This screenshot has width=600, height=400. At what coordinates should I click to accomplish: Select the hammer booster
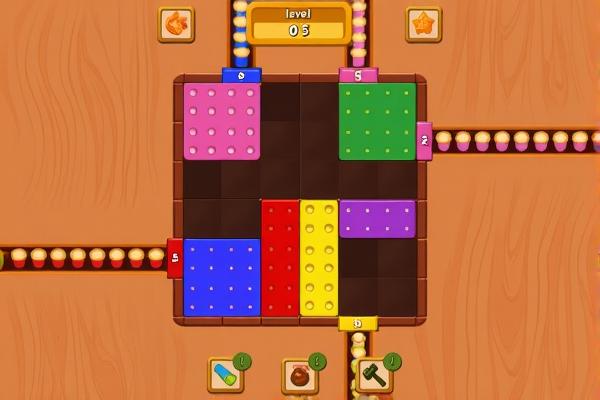[x=373, y=375]
